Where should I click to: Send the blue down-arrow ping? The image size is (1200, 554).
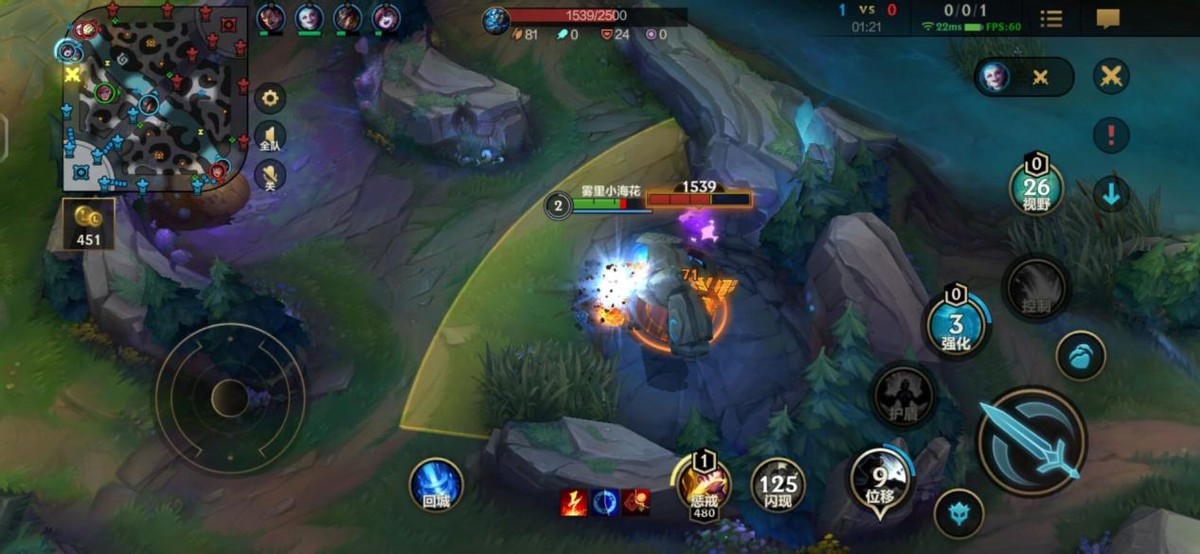point(1111,193)
